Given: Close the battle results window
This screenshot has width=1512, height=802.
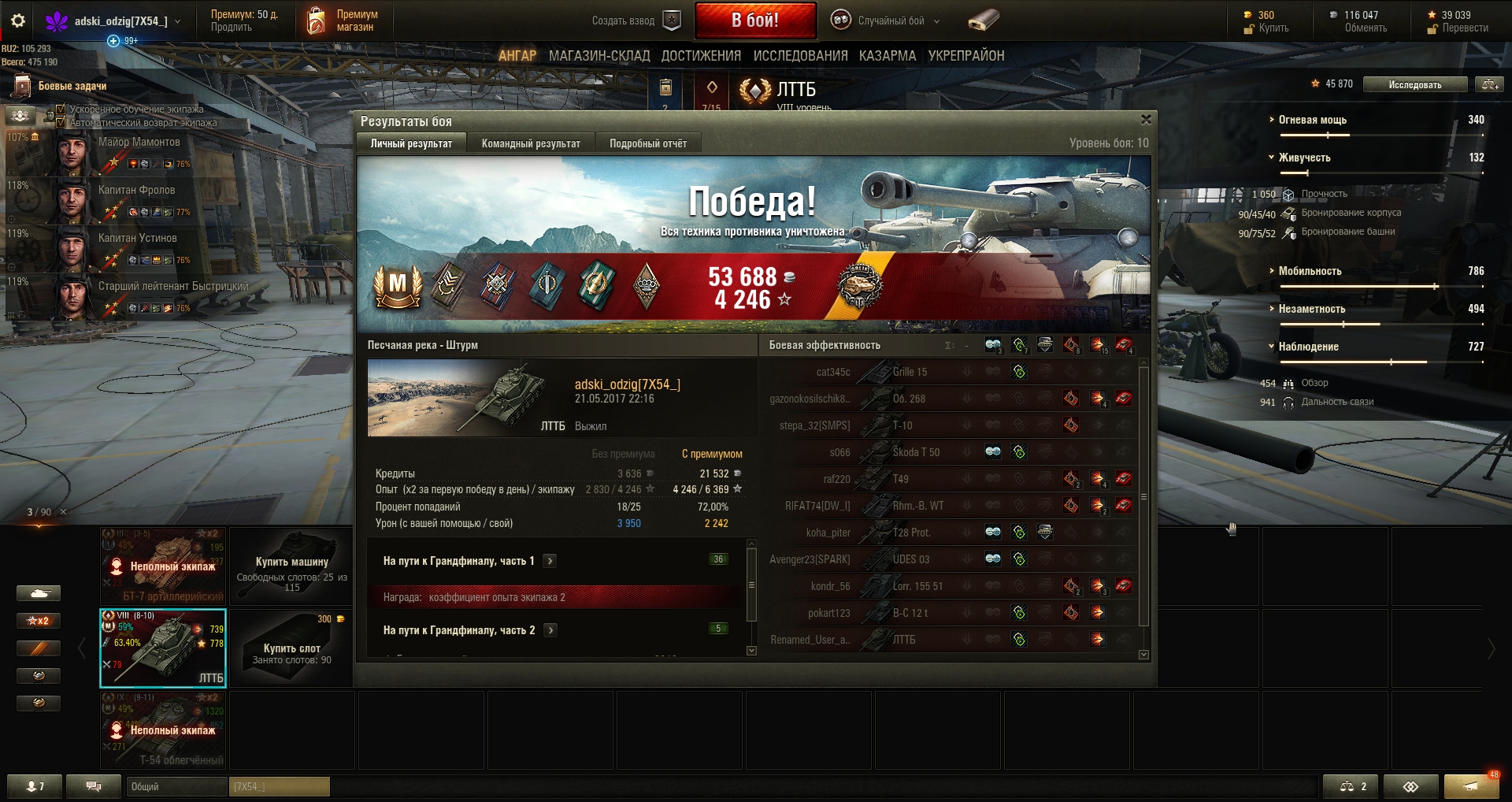Looking at the screenshot, I should (x=1146, y=120).
